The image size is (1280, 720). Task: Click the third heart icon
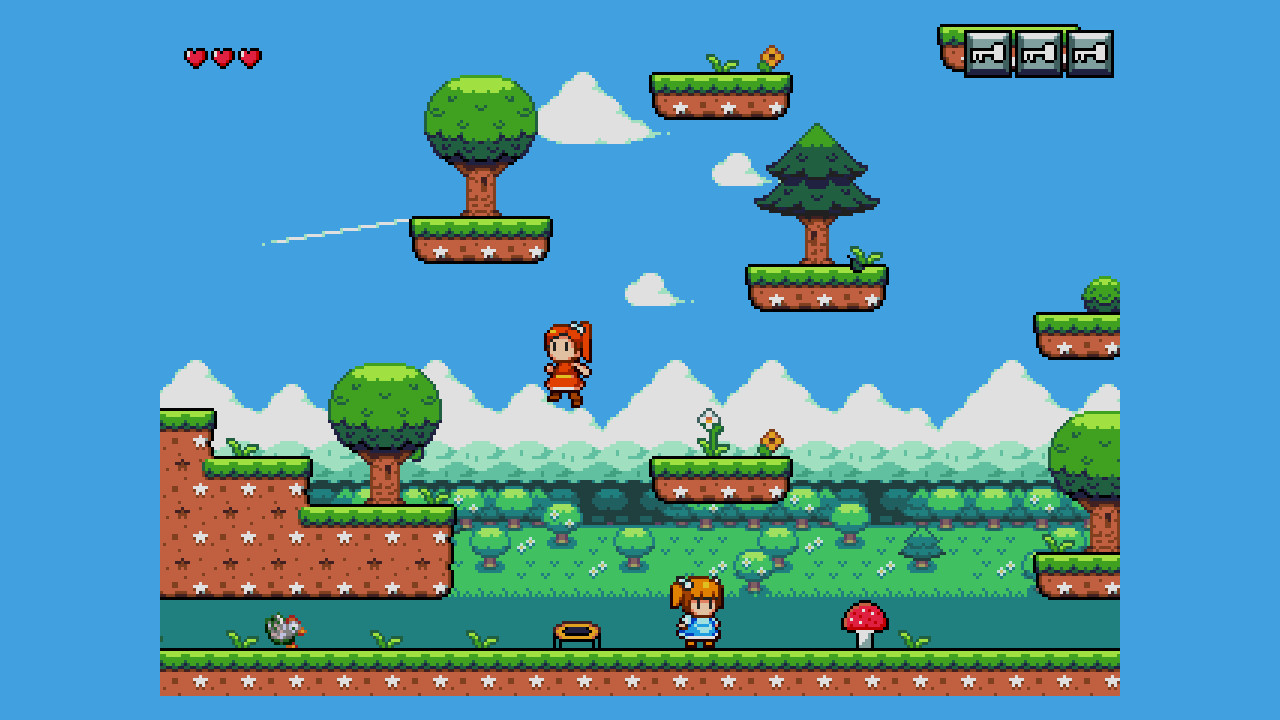click(250, 57)
